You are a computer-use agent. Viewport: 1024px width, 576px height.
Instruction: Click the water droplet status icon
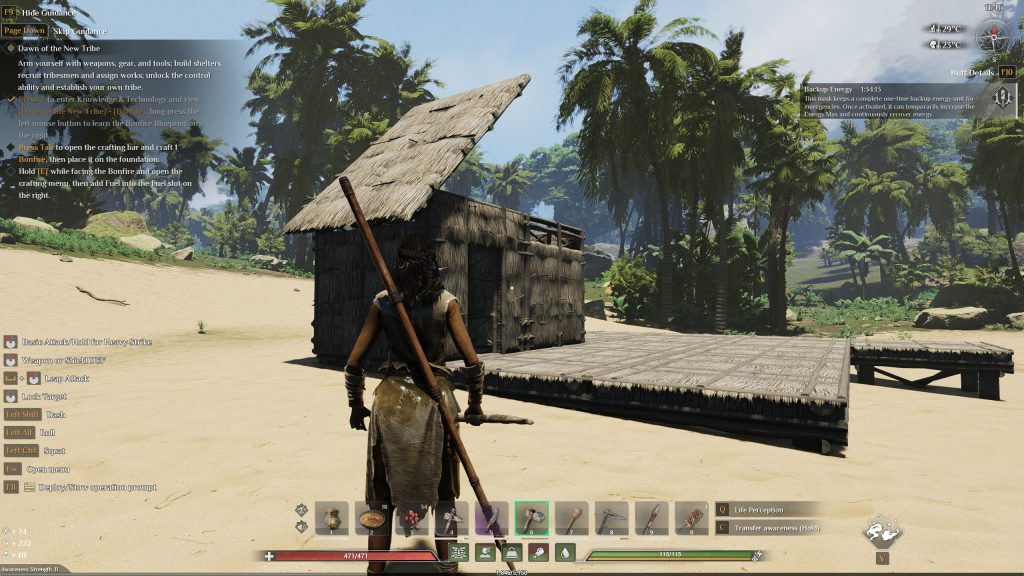565,552
